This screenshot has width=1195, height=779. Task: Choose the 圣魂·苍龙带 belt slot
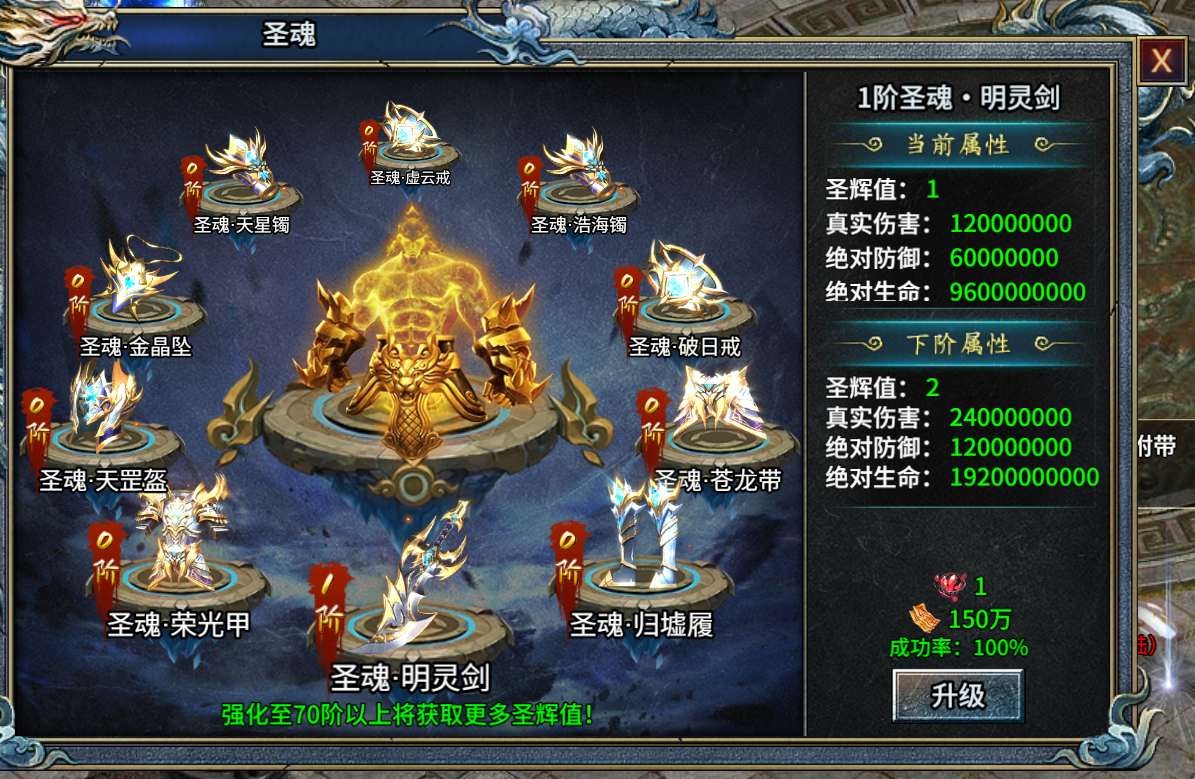[717, 420]
